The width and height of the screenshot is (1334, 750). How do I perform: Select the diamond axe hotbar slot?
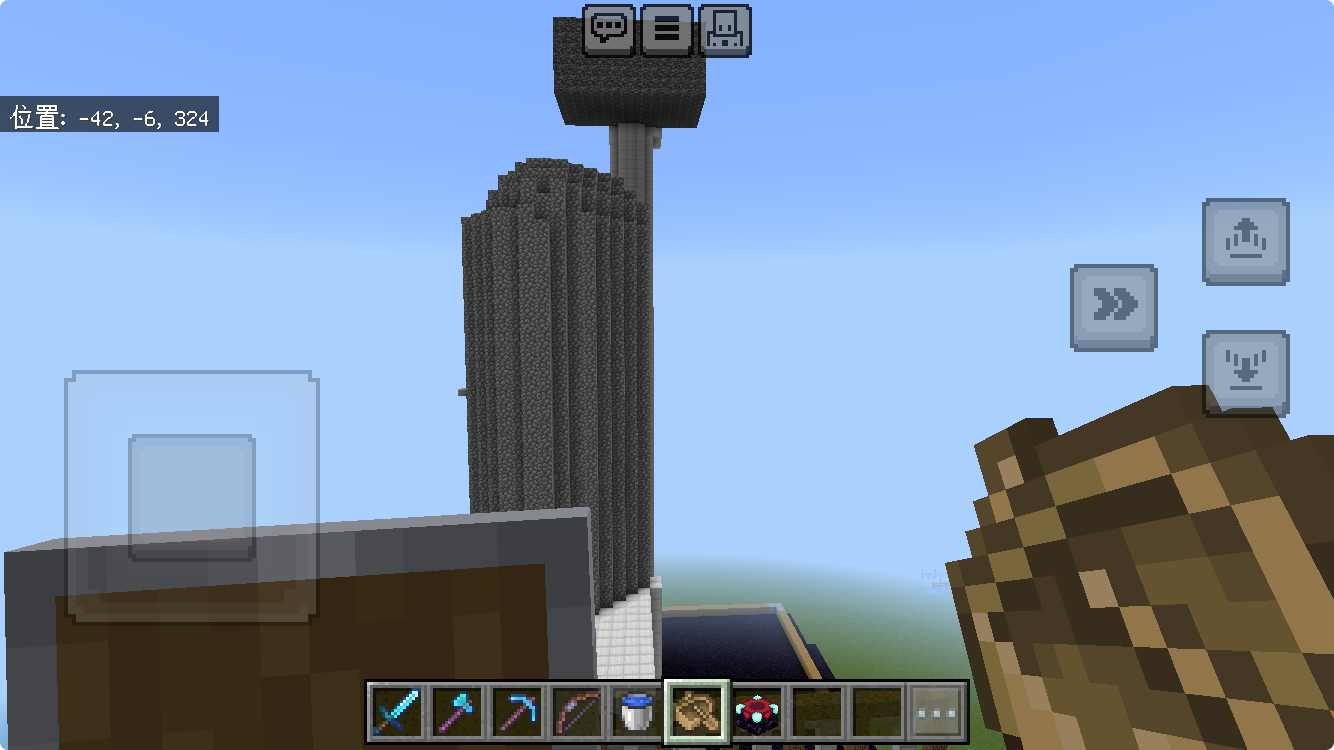tap(457, 712)
